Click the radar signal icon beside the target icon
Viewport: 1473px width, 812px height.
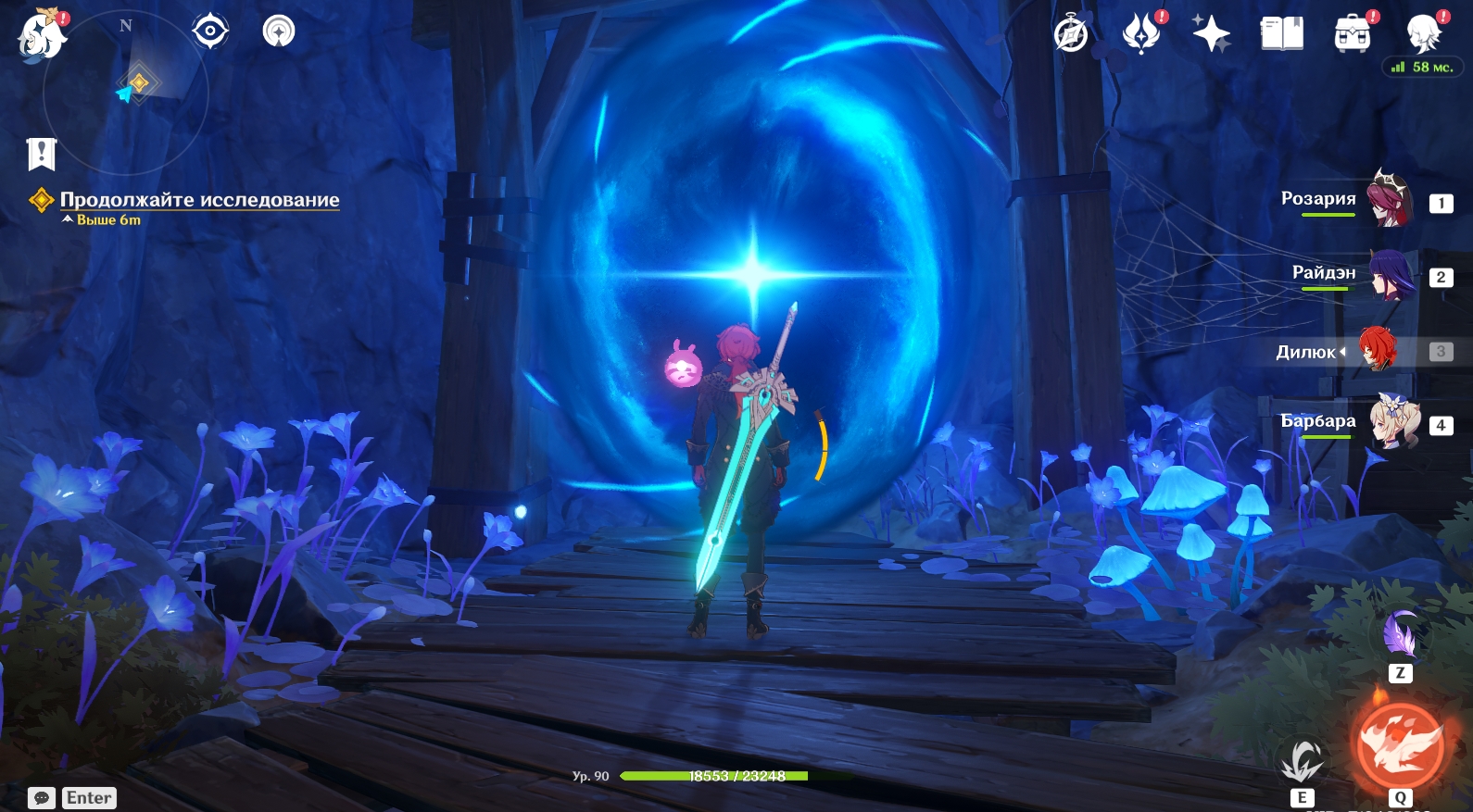(279, 31)
